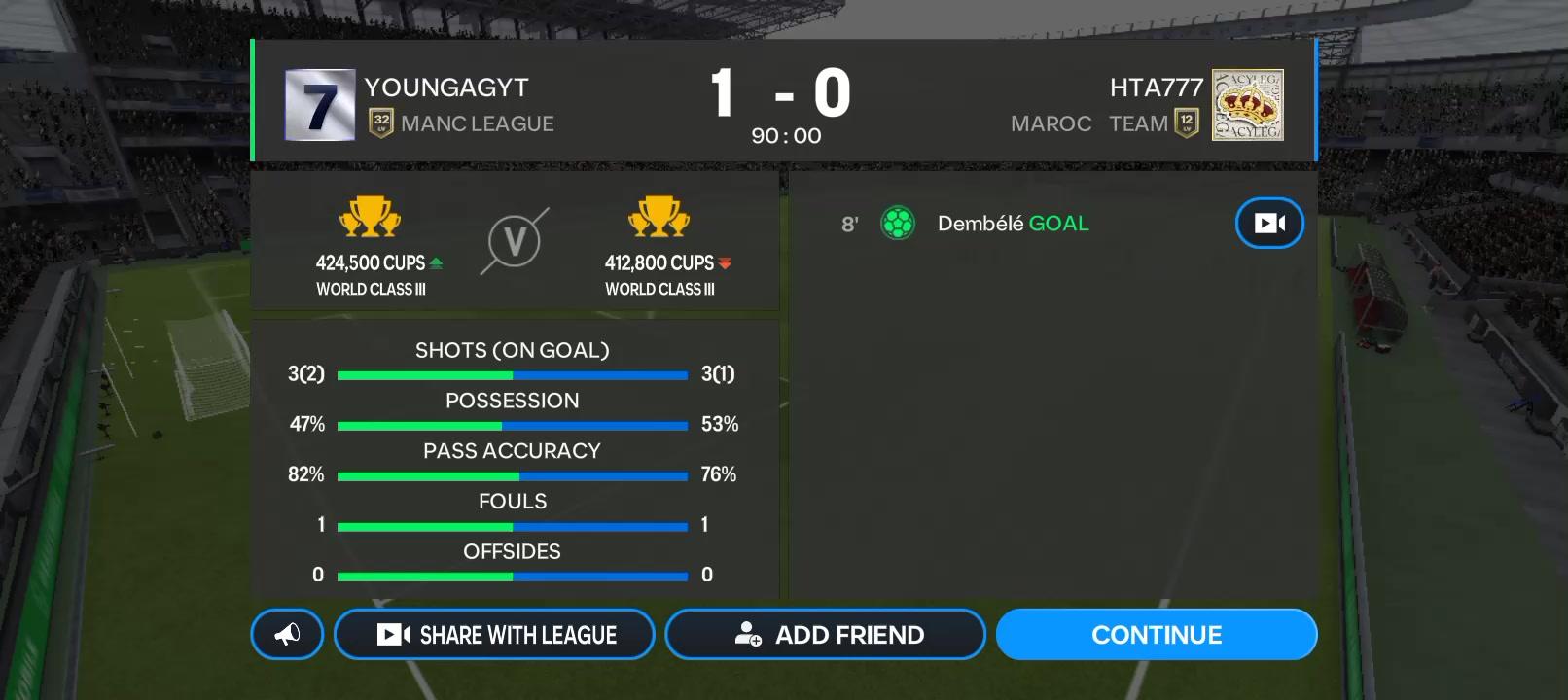Select the Dembélé GOAL event entry
The image size is (1568, 700).
1013,223
